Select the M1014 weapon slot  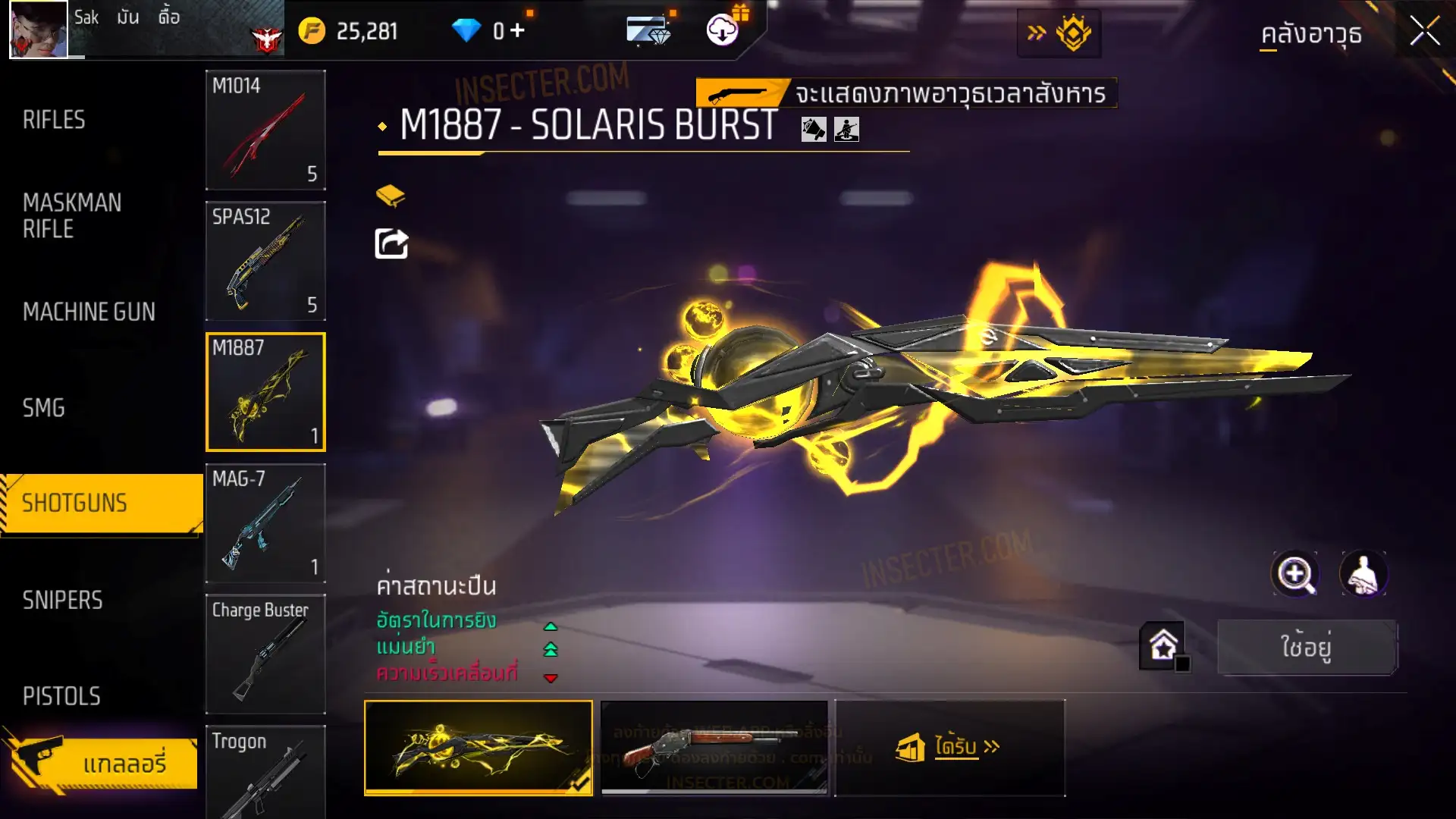tap(265, 130)
